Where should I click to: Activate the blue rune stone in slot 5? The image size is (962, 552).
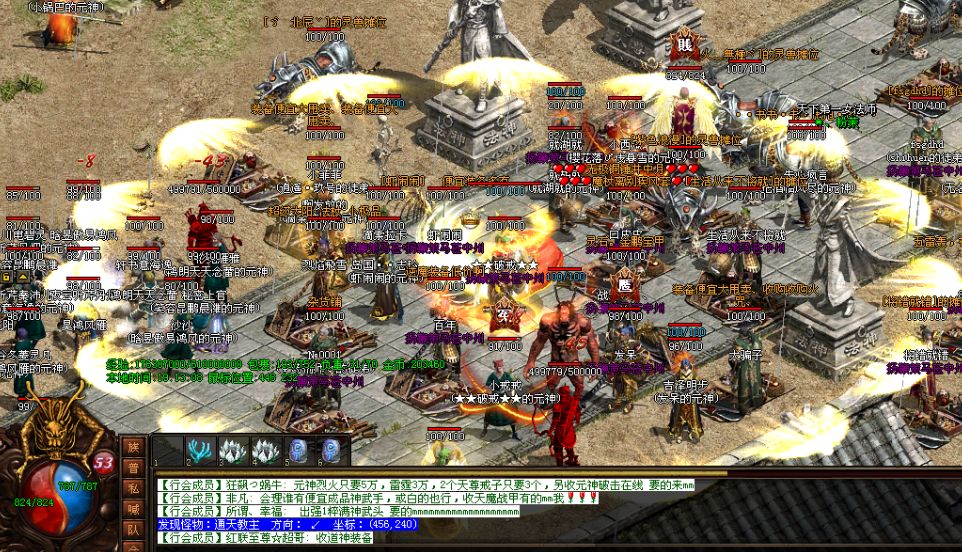pyautogui.click(x=299, y=451)
